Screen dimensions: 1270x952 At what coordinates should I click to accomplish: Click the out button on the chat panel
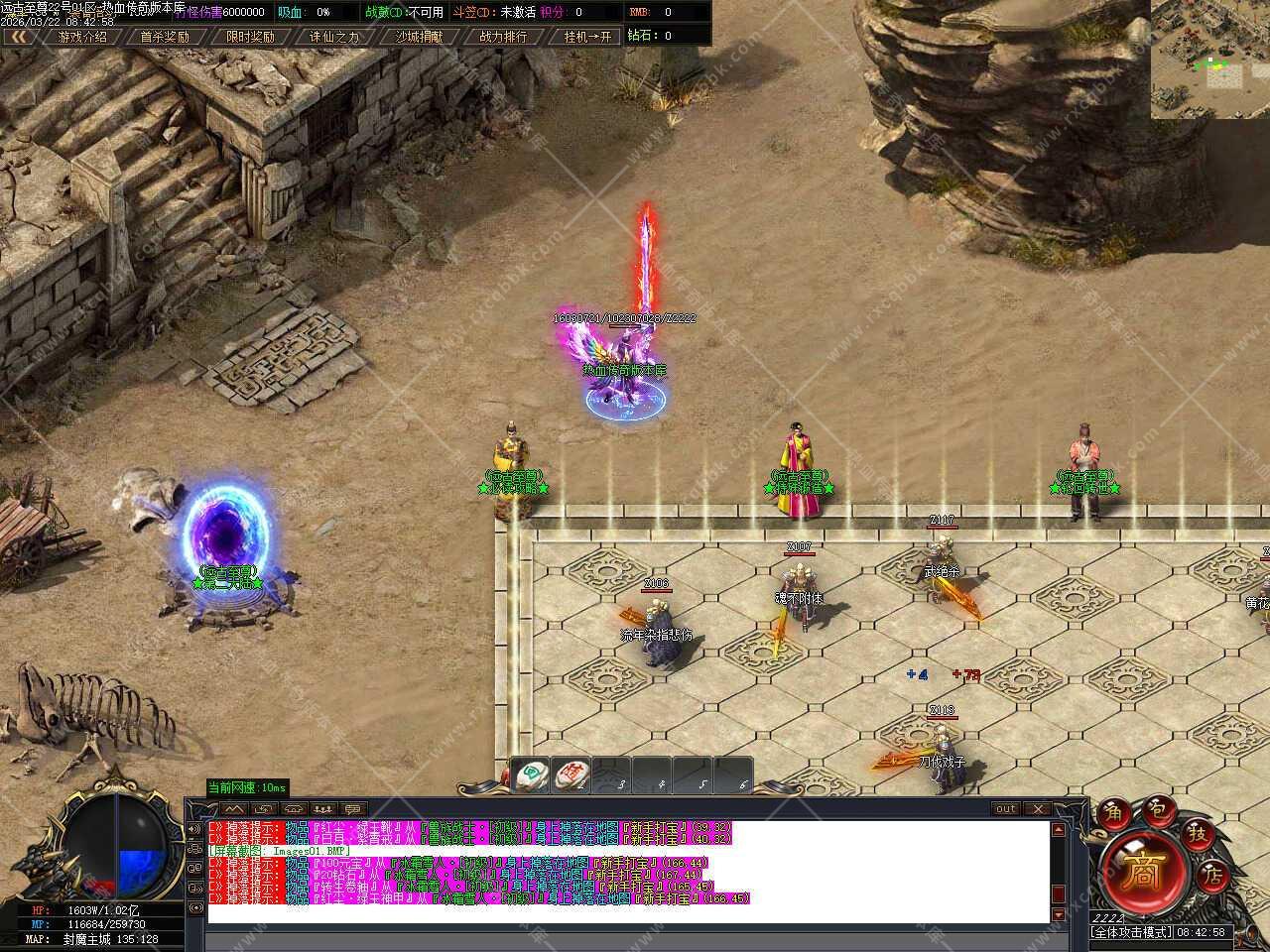click(1006, 808)
